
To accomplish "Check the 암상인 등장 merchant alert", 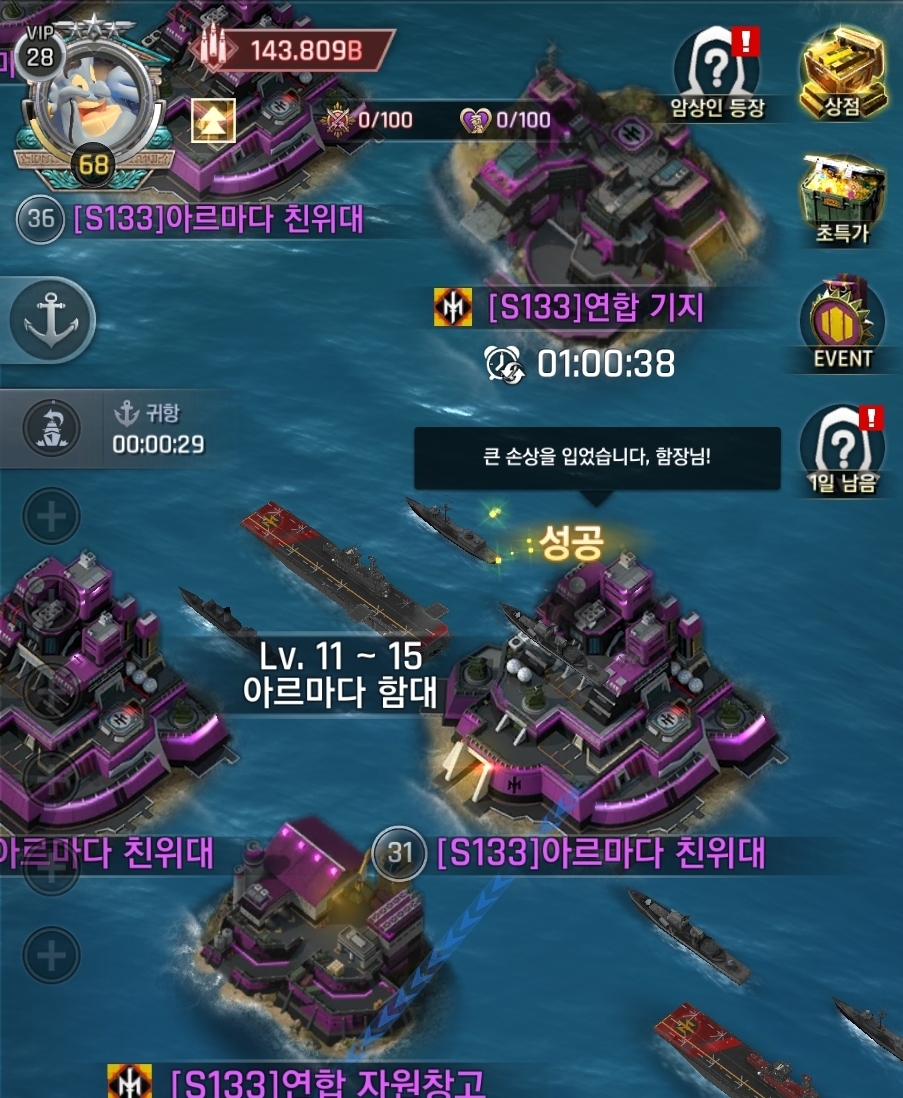I will [718, 70].
